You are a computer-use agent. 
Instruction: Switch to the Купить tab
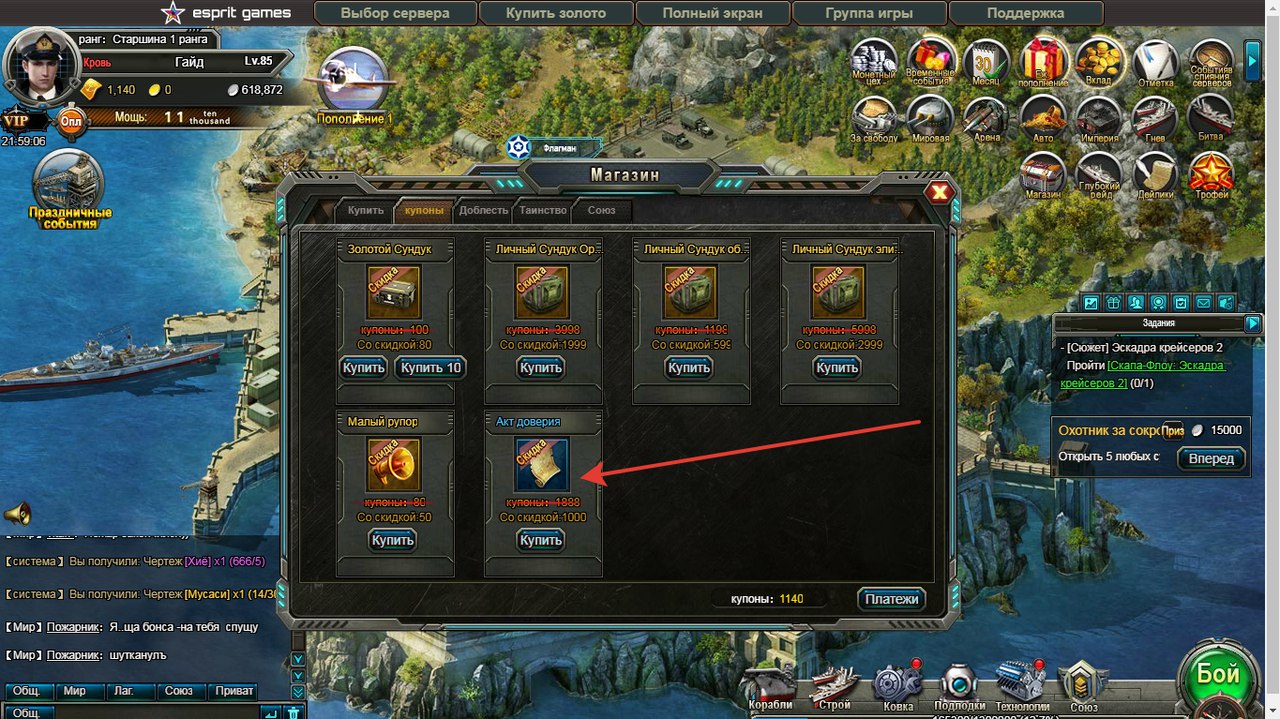tap(365, 210)
